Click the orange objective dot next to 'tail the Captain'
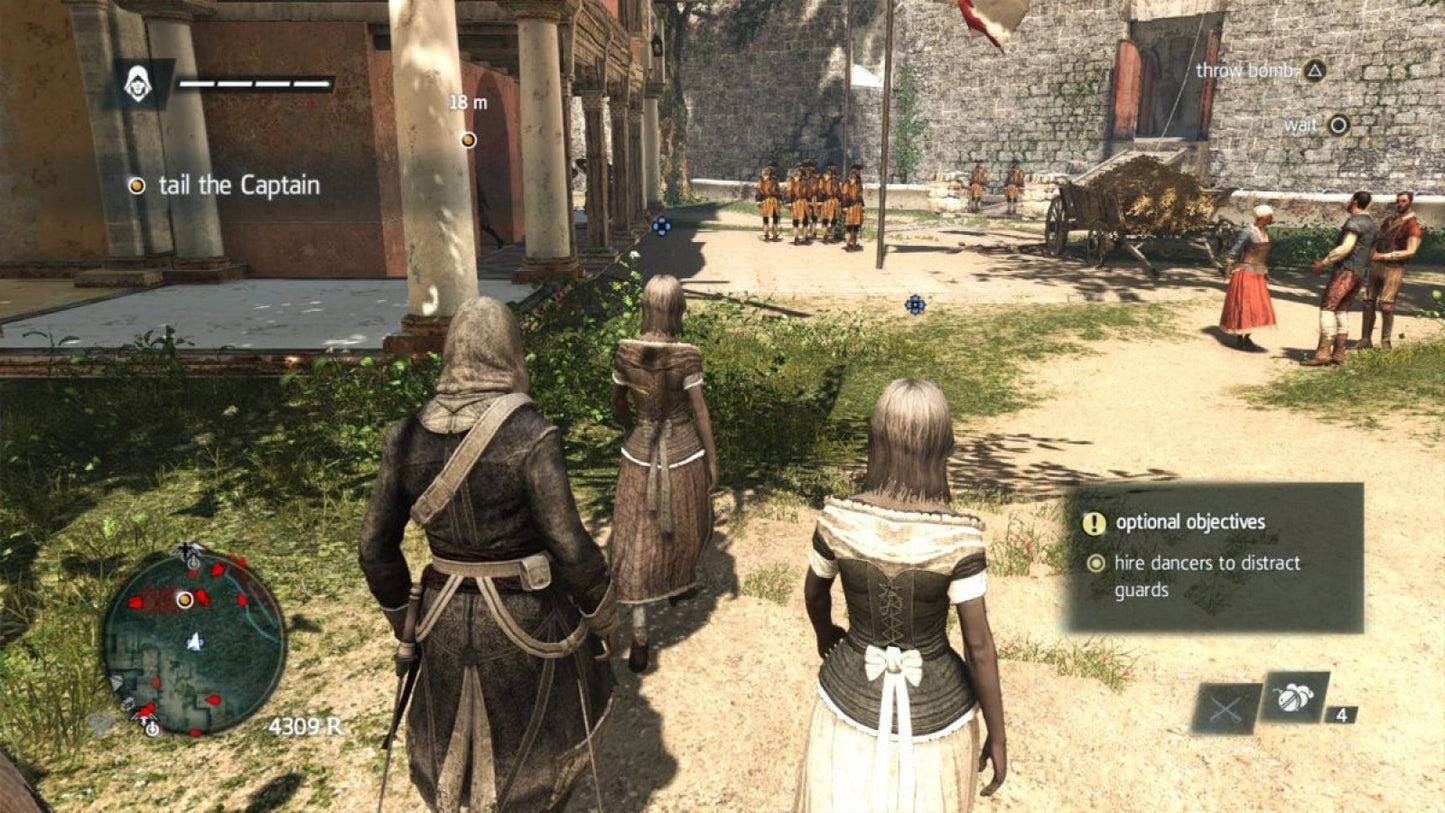 click(135, 185)
